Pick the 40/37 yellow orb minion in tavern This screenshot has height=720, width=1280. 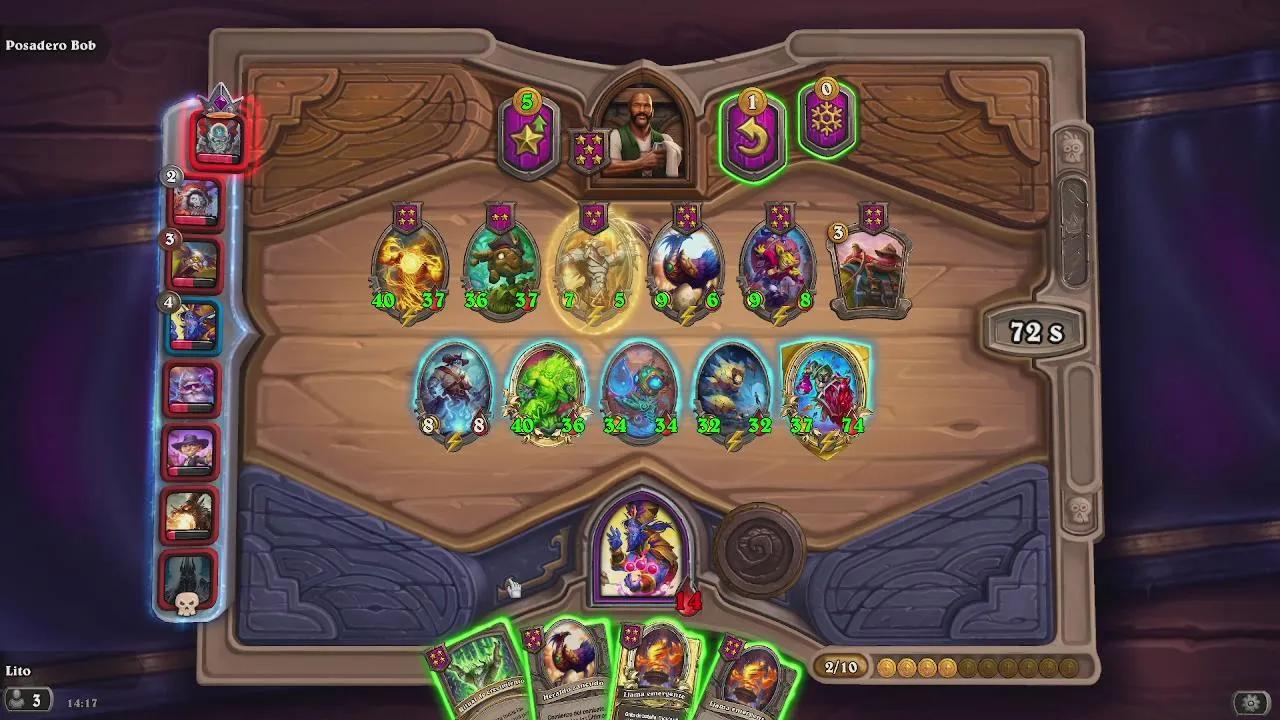click(408, 260)
